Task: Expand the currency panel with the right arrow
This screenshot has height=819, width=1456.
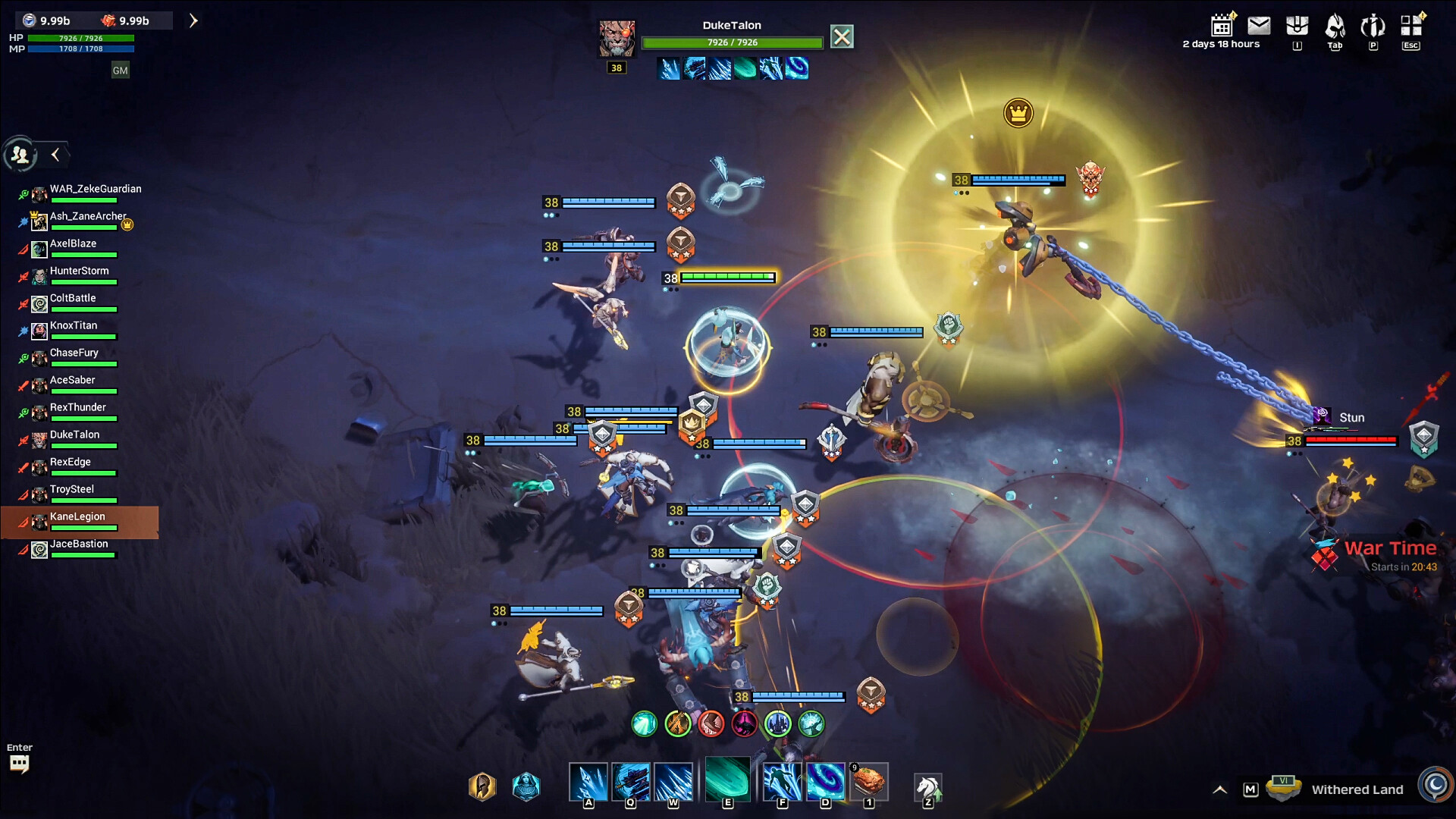Action: [x=193, y=20]
